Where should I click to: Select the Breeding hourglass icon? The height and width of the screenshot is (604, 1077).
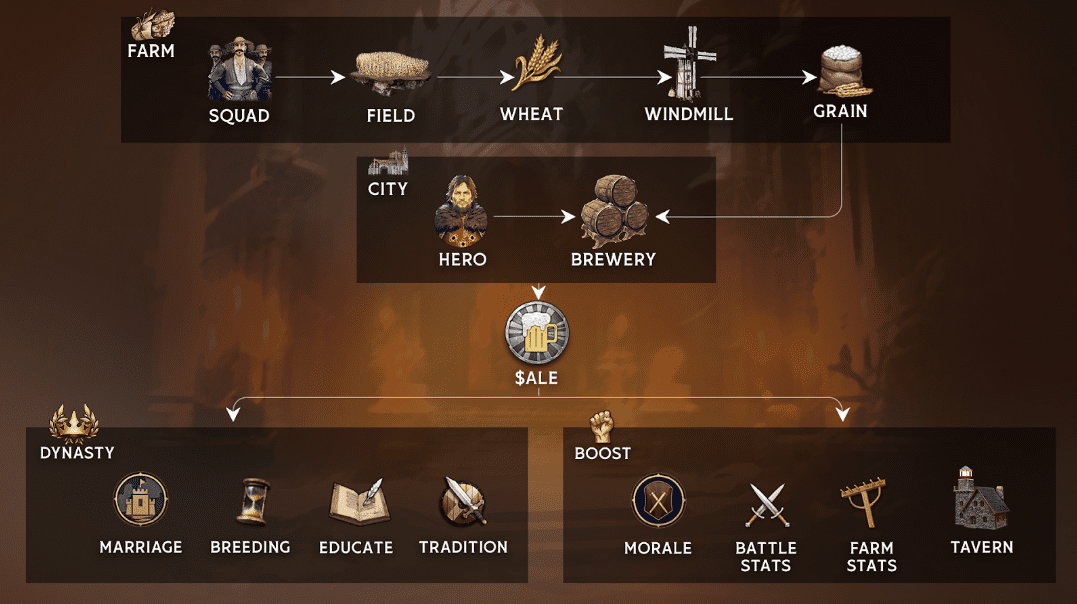pyautogui.click(x=252, y=501)
